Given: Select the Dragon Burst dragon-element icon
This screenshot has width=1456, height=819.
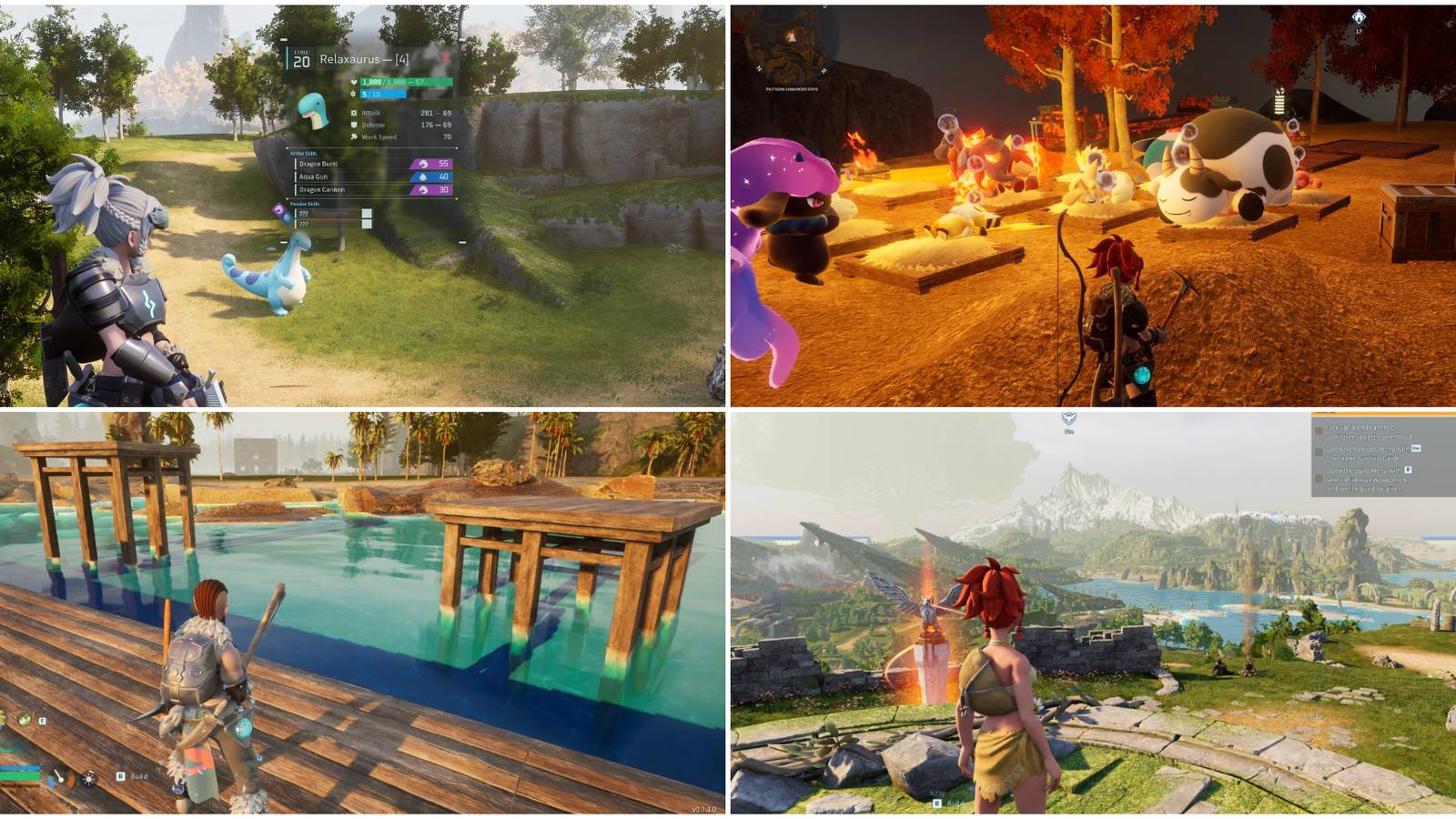Looking at the screenshot, I should coord(425,164).
